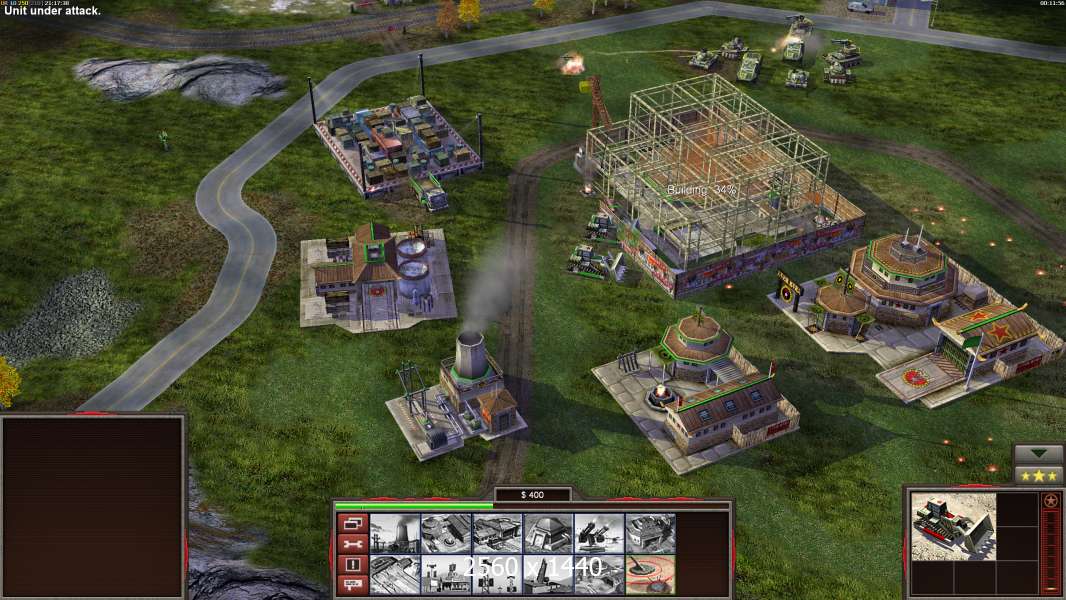Build a Gattling Cannon defense
The width and height of the screenshot is (1066, 600).
point(598,533)
